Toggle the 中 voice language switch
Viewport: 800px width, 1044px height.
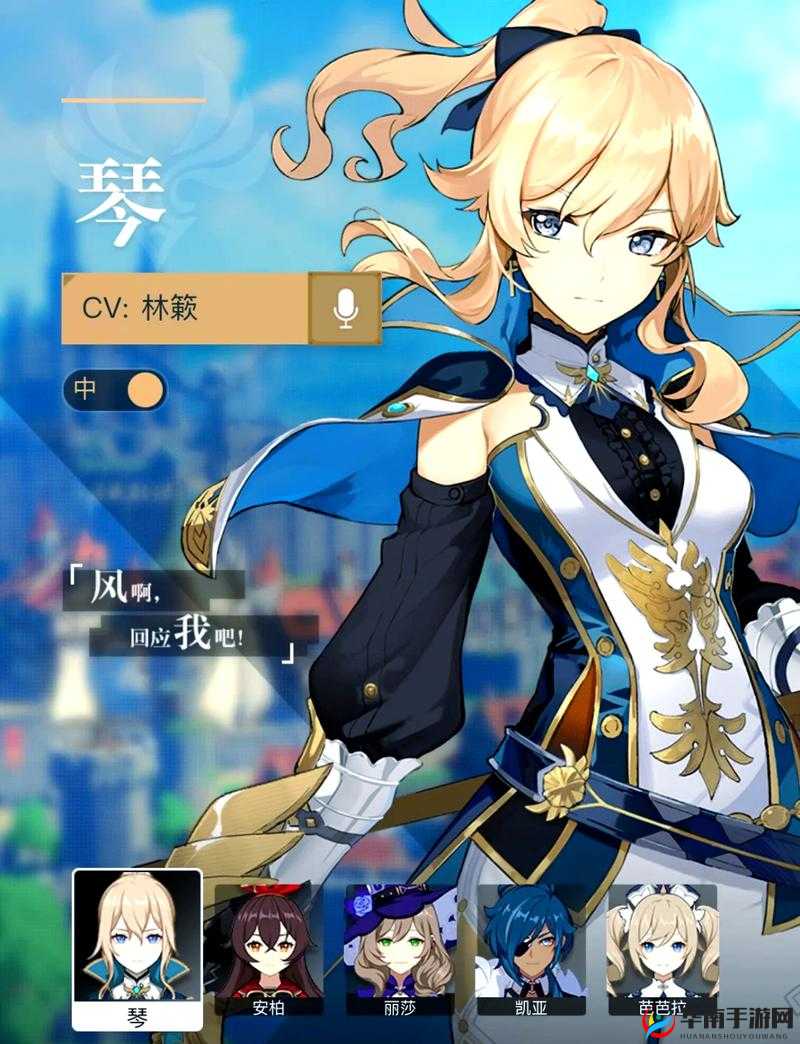click(114, 389)
